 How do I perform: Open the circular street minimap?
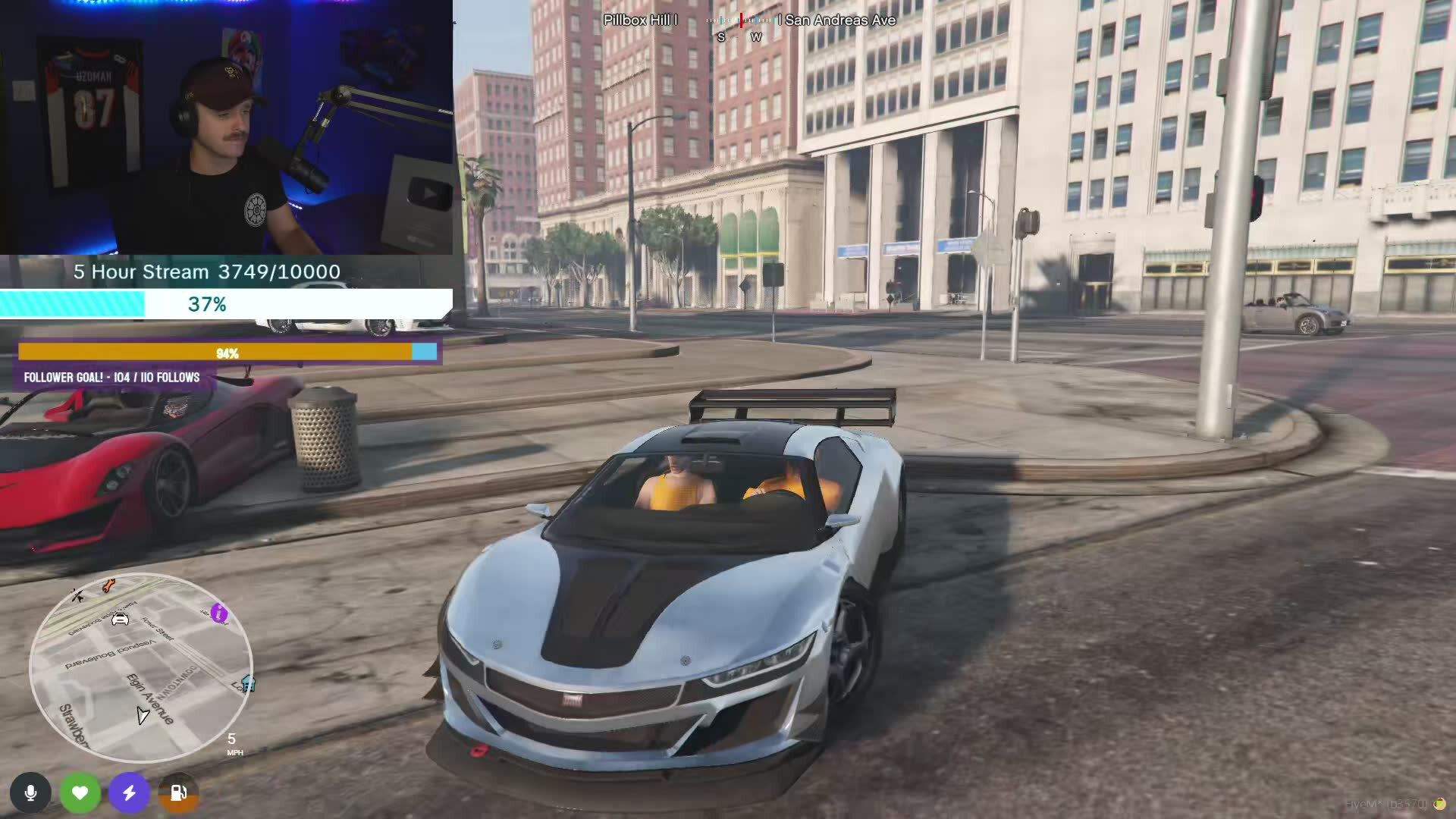(141, 668)
